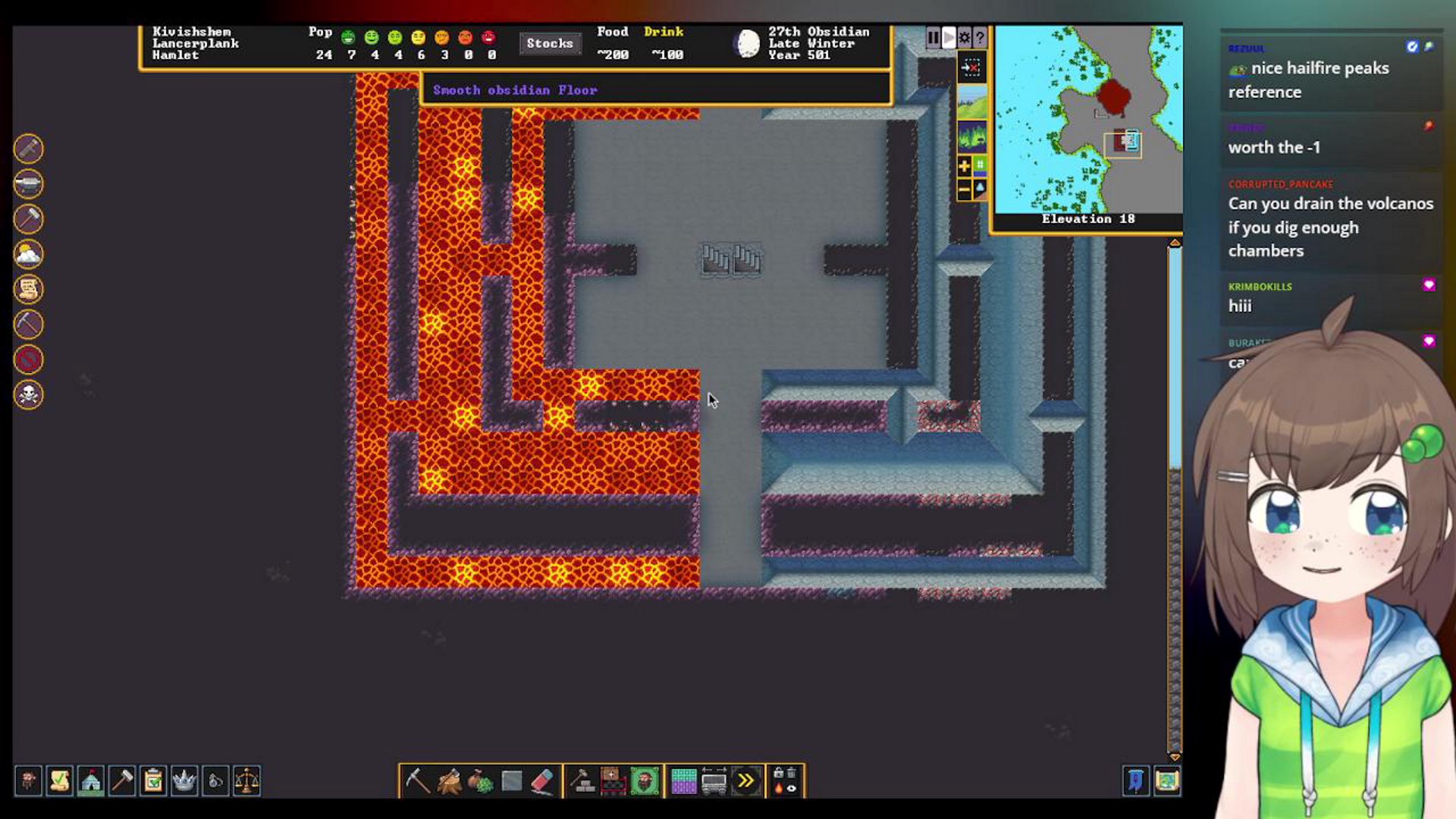Open the question mark help

point(980,37)
